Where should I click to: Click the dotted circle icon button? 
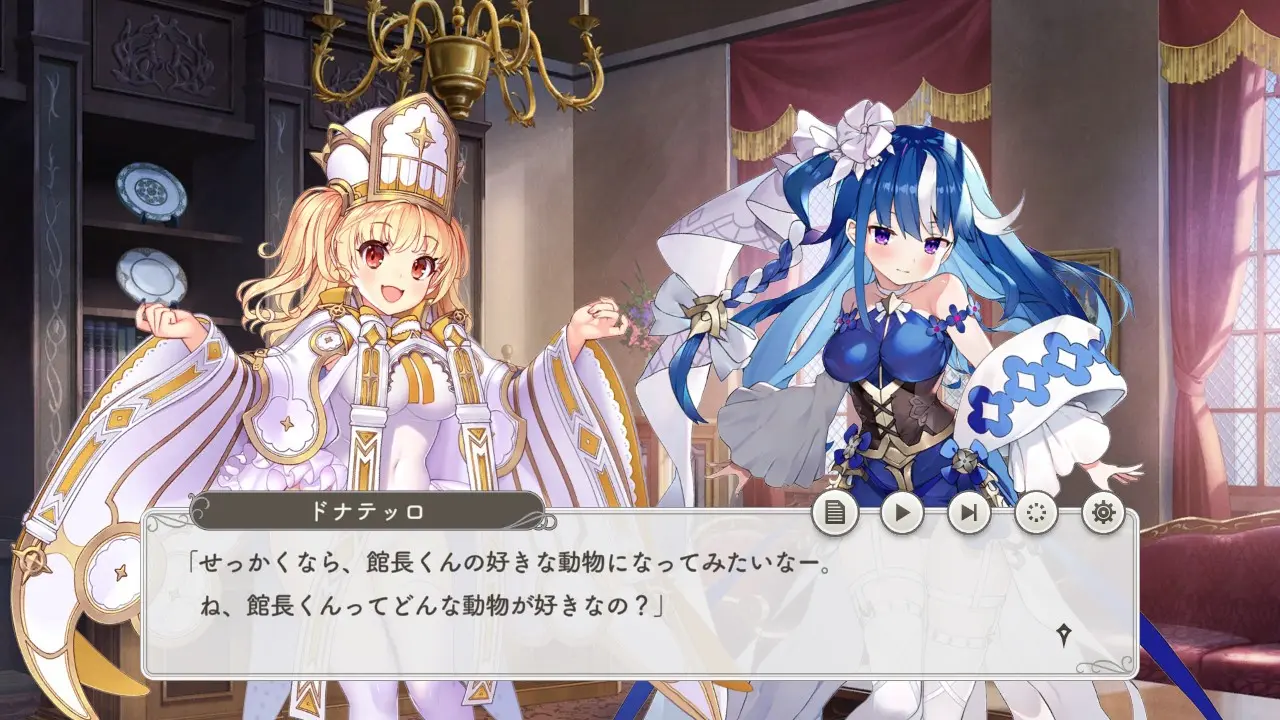coord(1036,513)
